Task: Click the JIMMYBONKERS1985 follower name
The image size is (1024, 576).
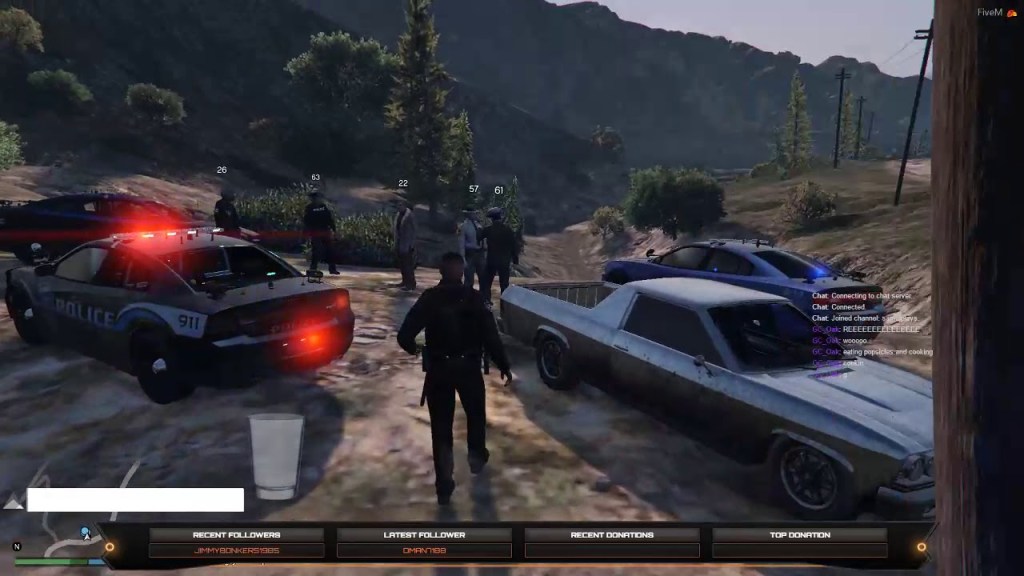Action: pos(235,551)
